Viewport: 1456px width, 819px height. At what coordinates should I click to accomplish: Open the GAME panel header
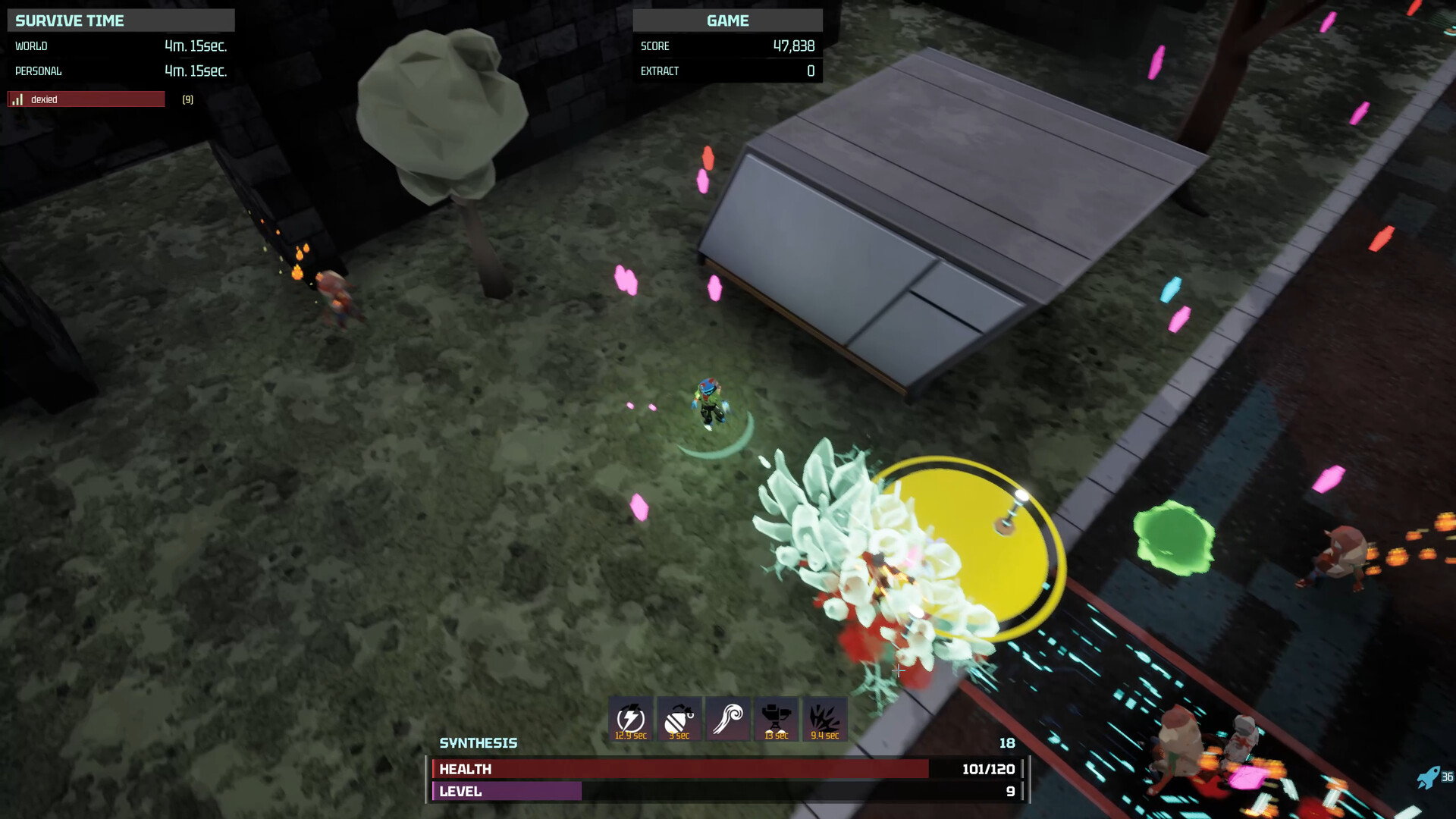click(x=727, y=20)
